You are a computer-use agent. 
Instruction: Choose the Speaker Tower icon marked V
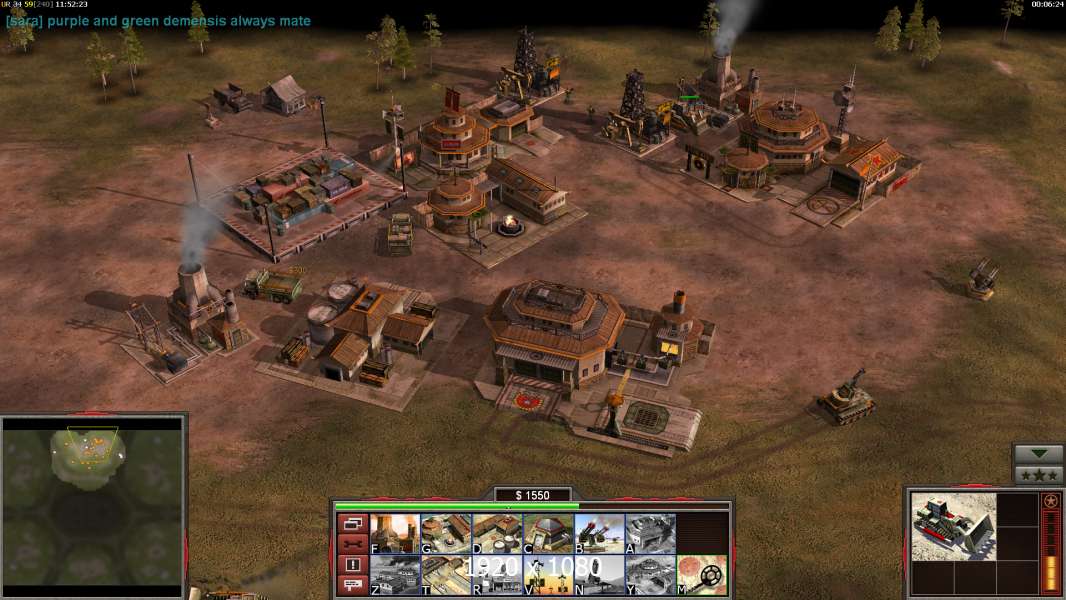(548, 574)
